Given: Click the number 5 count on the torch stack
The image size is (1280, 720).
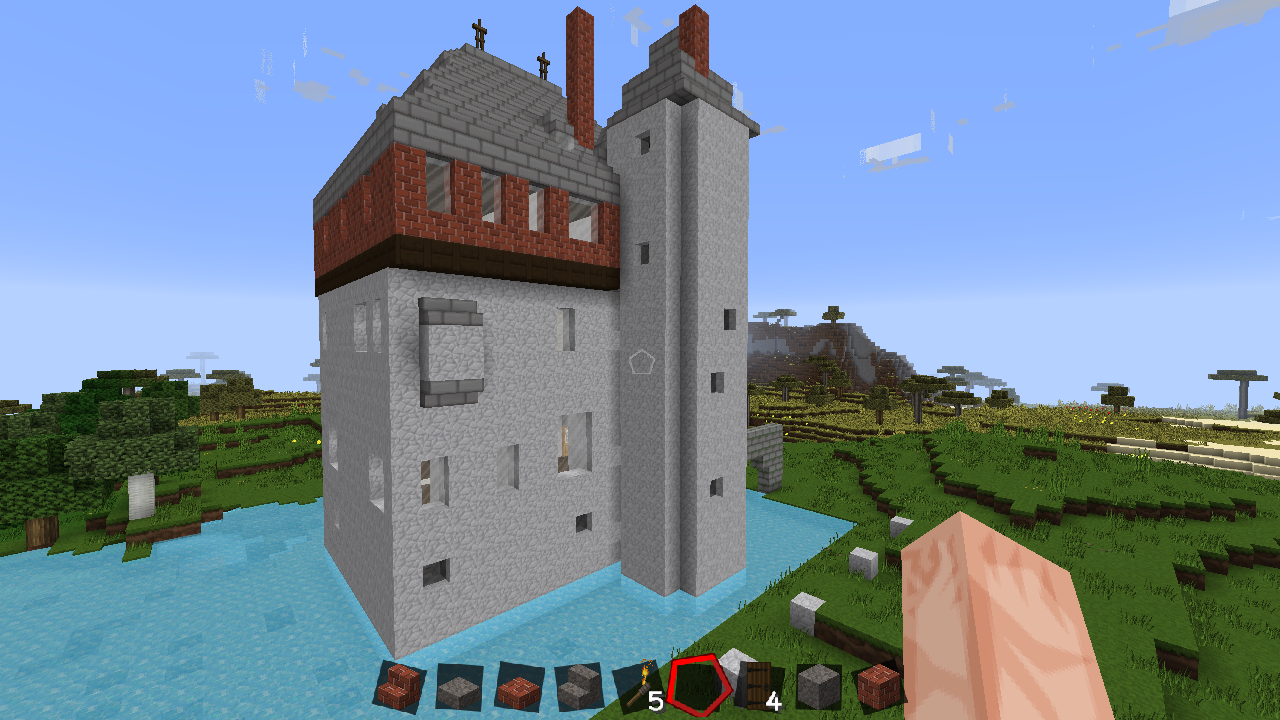Looking at the screenshot, I should 657,700.
